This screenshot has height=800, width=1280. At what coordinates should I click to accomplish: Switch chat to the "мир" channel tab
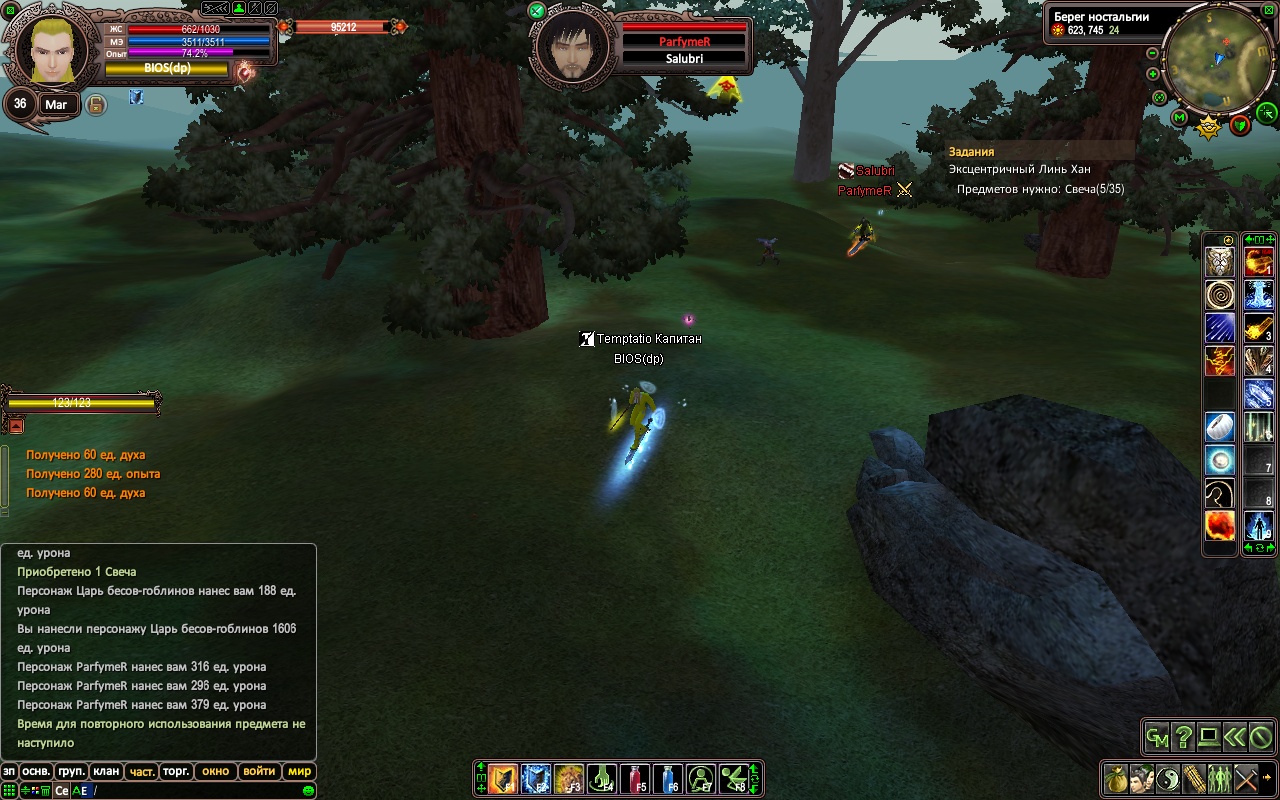tap(299, 771)
